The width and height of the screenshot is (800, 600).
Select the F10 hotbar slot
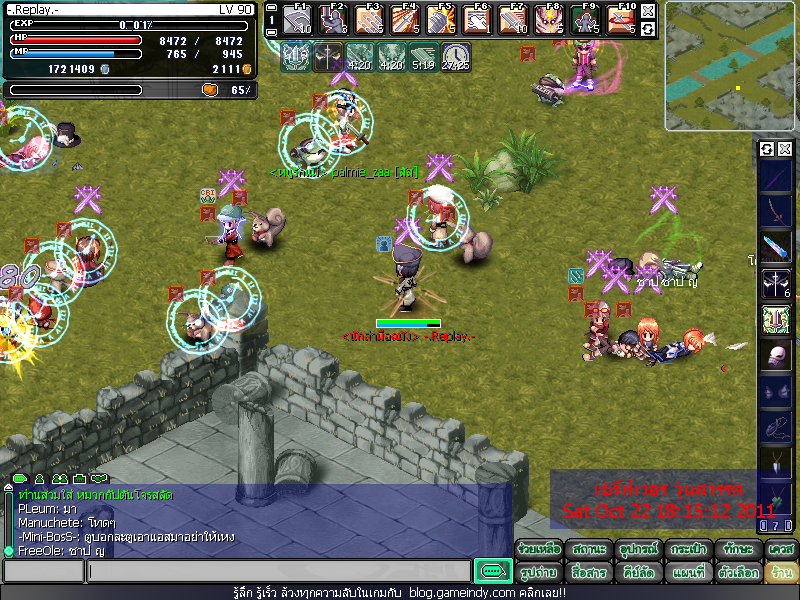point(621,19)
